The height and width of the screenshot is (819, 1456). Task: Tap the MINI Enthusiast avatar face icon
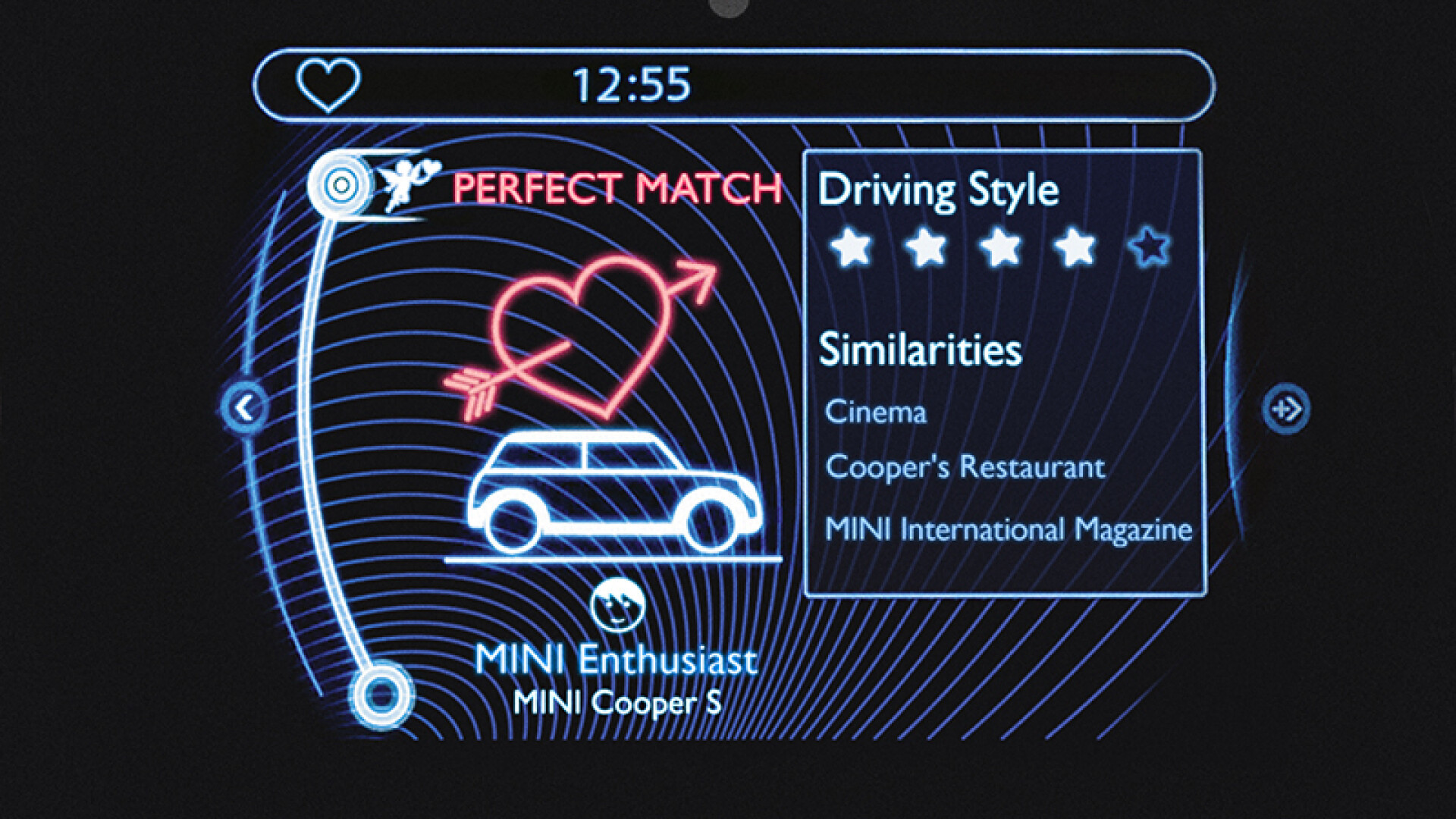616,604
